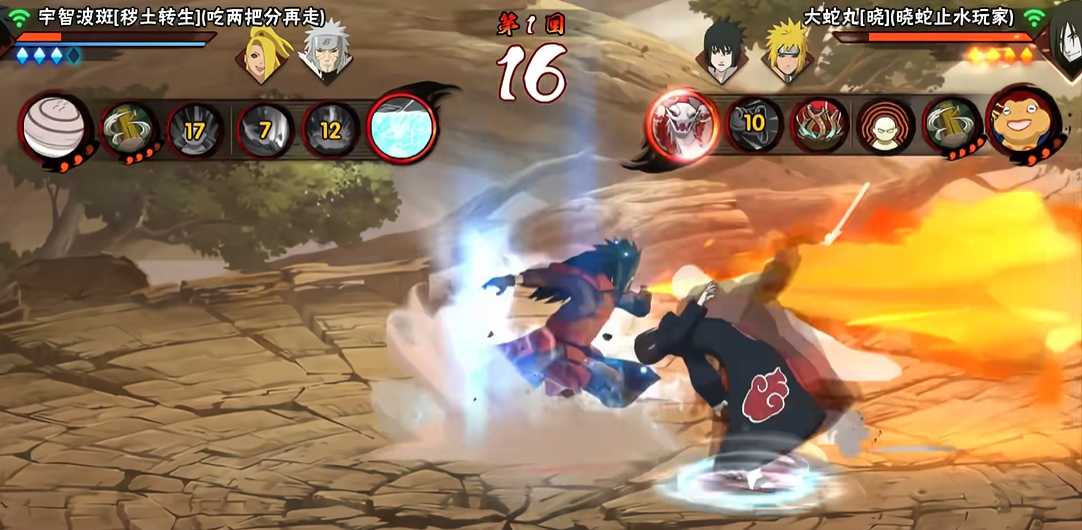The height and width of the screenshot is (530, 1082).
Task: Select the skill showing cooldown 17
Action: tap(195, 129)
